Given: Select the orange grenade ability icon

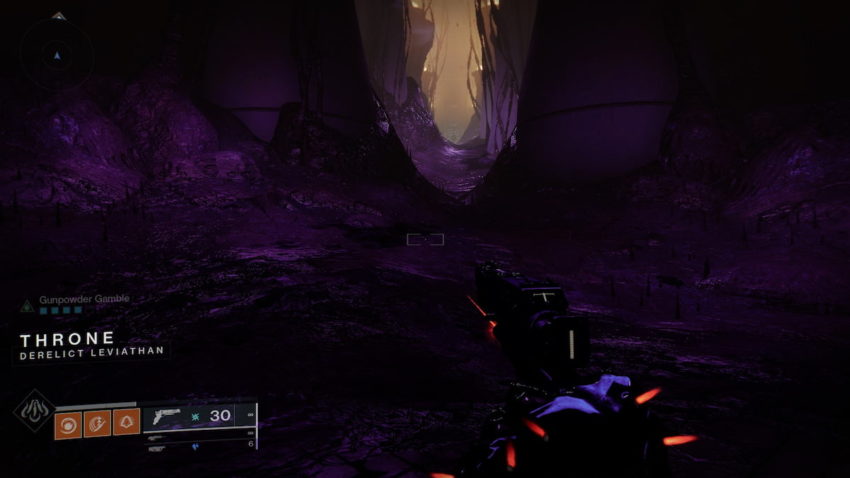Looking at the screenshot, I should point(69,422).
